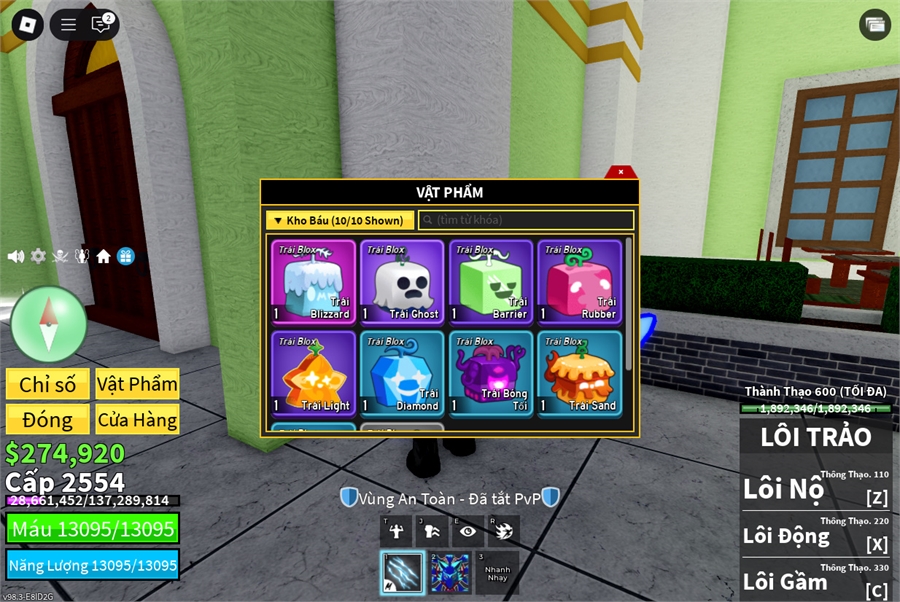
Task: Open the Cửa Hàng shop
Action: tap(138, 420)
